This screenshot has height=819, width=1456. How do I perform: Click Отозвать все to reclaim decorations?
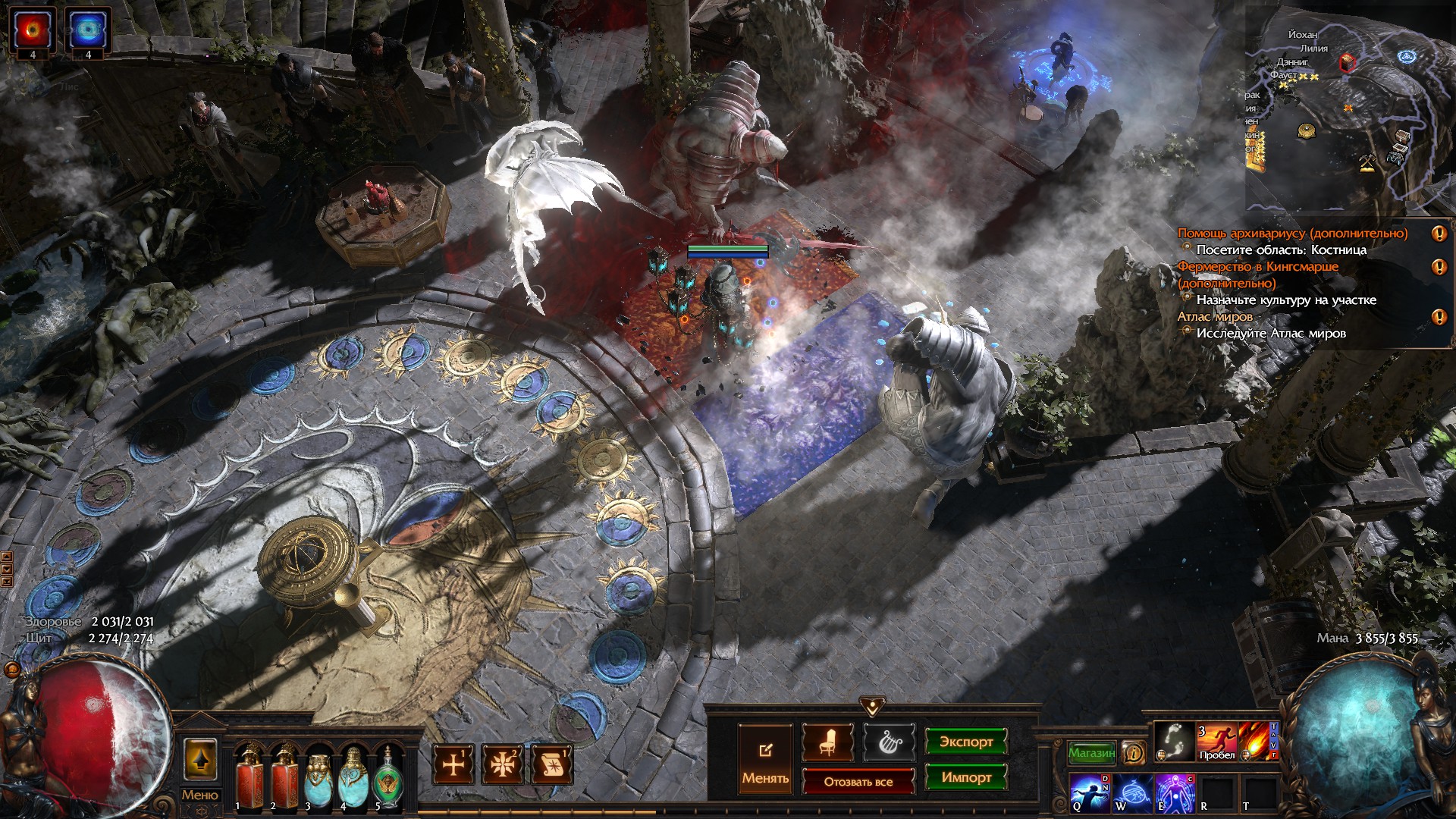click(x=858, y=781)
